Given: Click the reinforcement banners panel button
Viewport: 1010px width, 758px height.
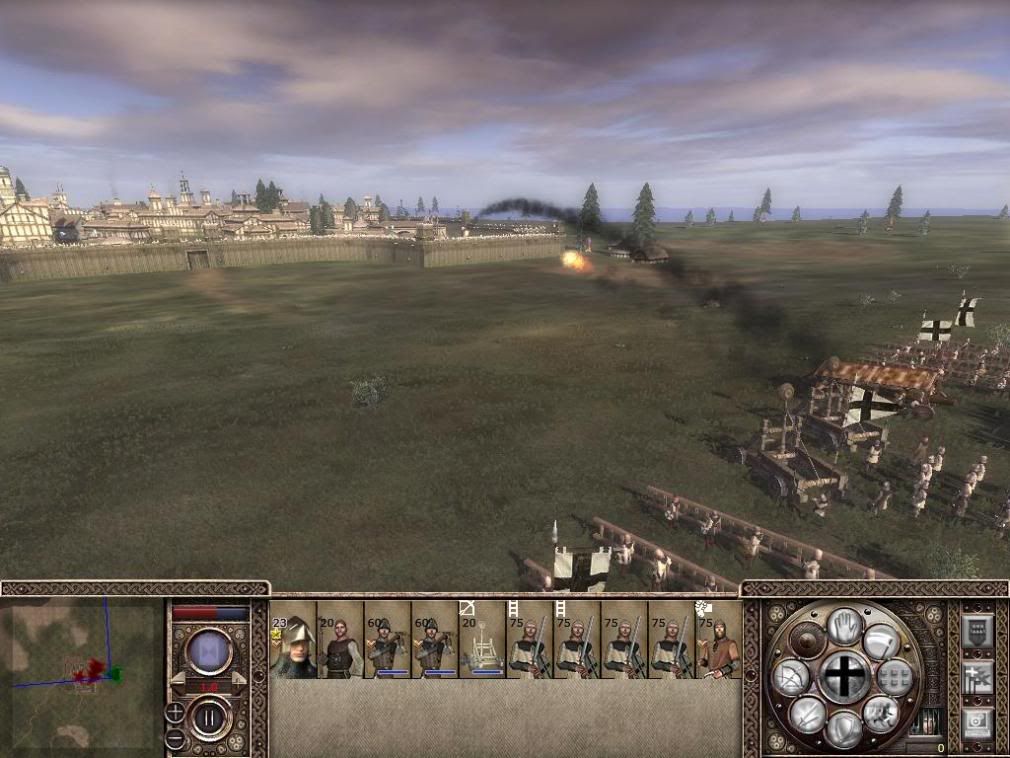Looking at the screenshot, I should (x=977, y=677).
